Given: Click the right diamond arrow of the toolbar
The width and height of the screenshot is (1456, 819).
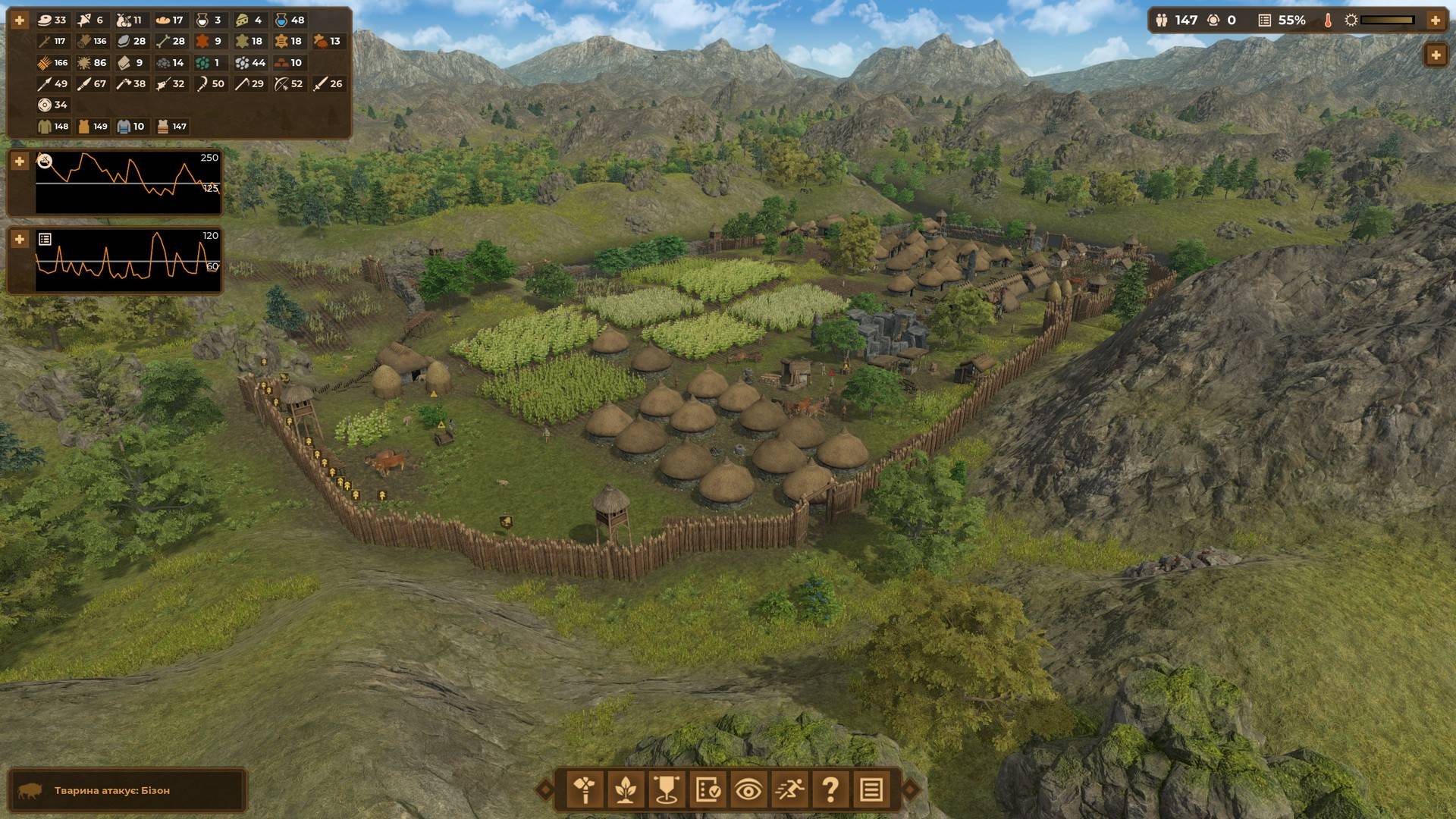Looking at the screenshot, I should tap(911, 790).
